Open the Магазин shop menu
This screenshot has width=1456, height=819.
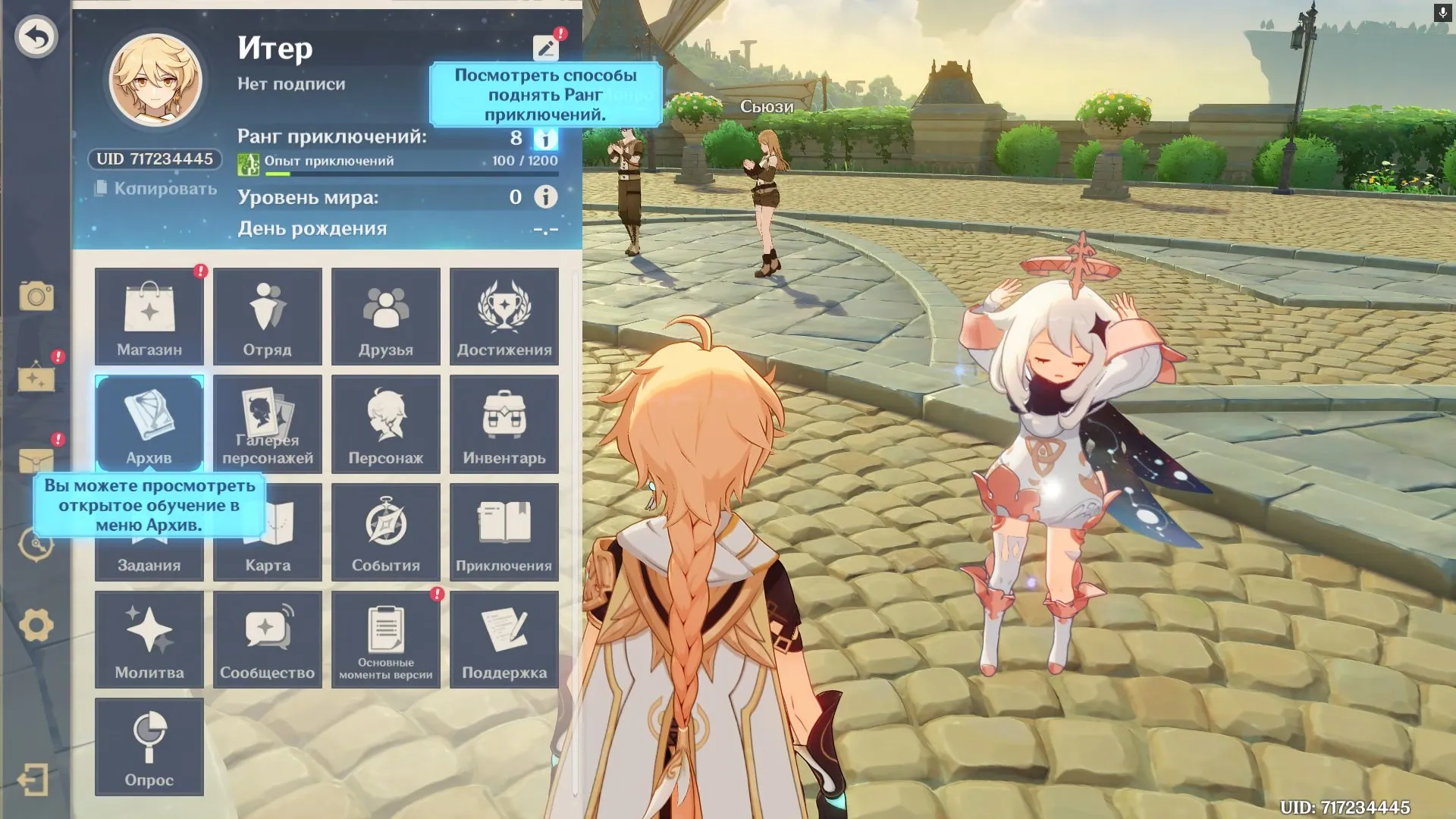(149, 316)
